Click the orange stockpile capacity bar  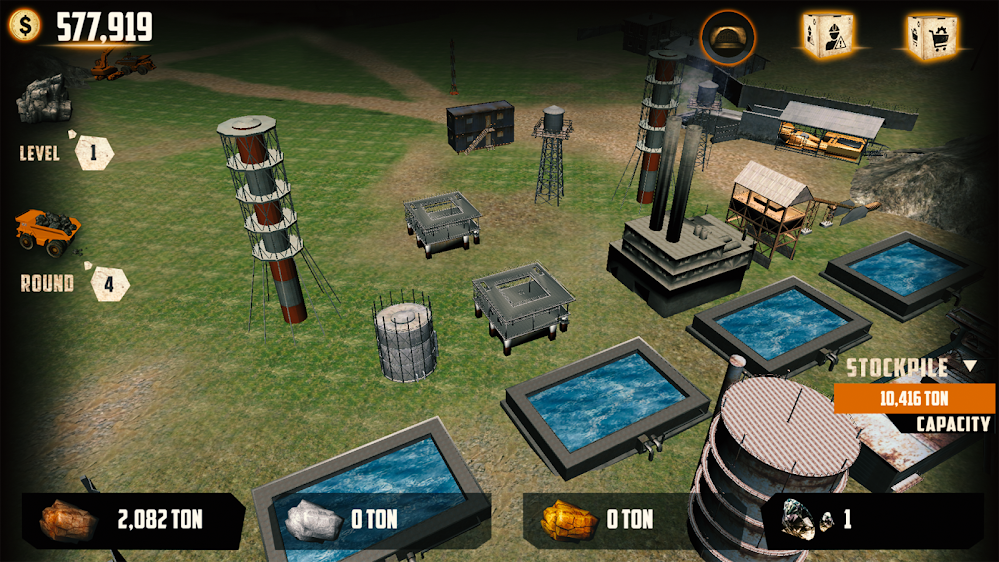click(x=914, y=398)
